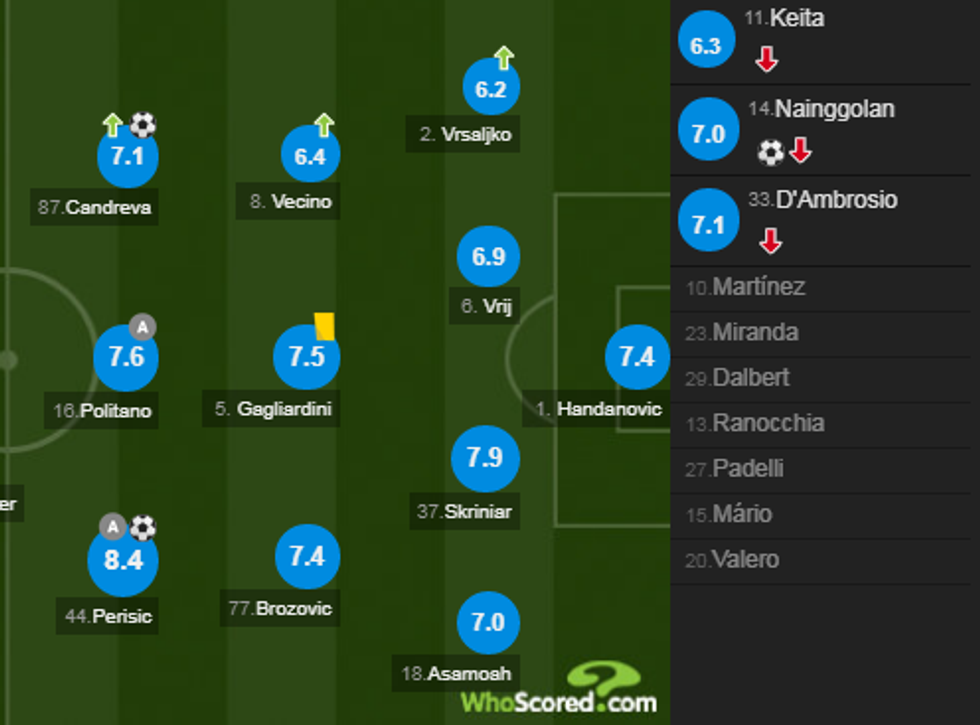Image resolution: width=980 pixels, height=725 pixels.
Task: Open Brozovic's 7.4 player rating
Action: [x=307, y=556]
